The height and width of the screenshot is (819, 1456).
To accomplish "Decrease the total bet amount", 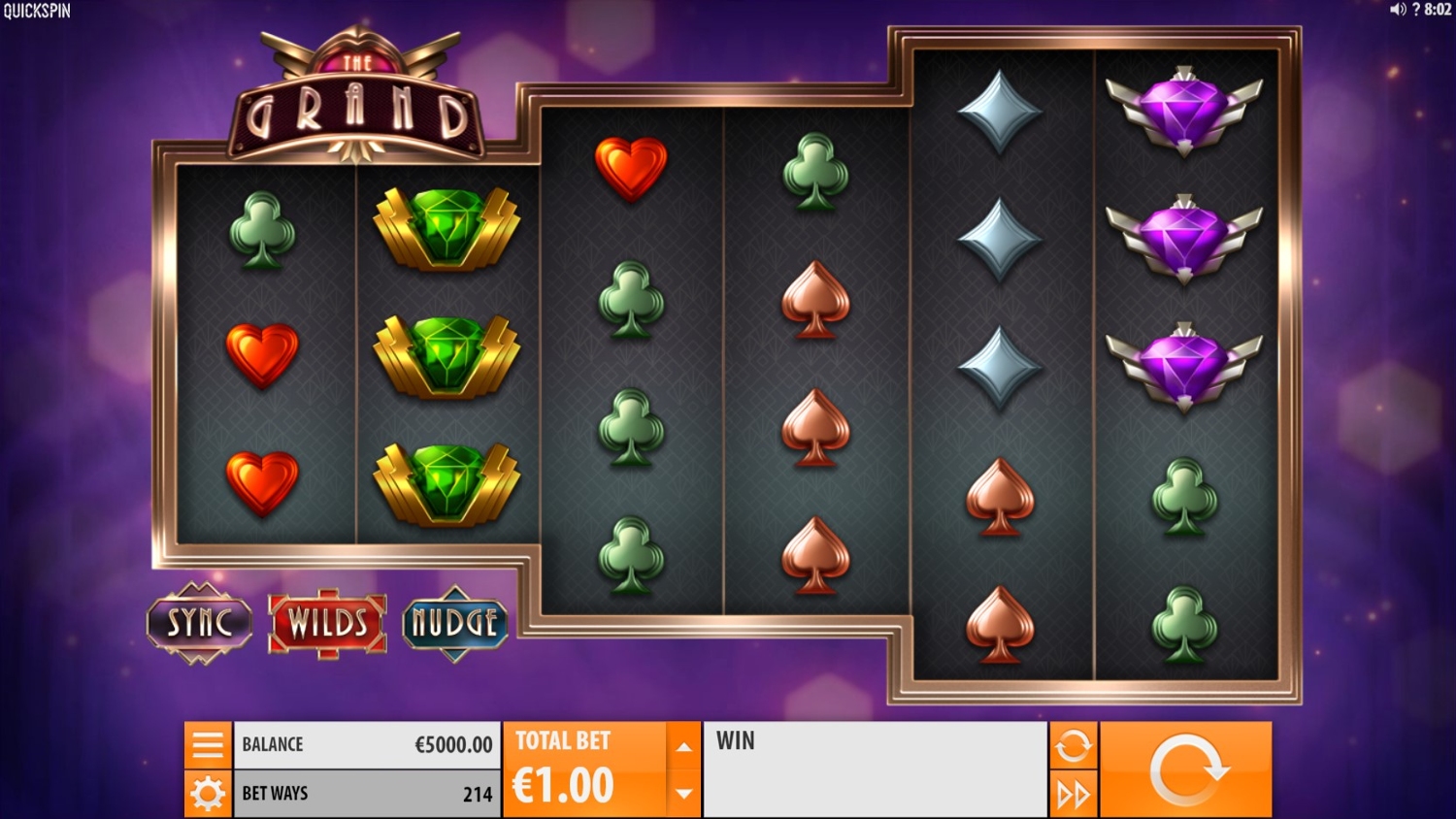I will pyautogui.click(x=683, y=794).
